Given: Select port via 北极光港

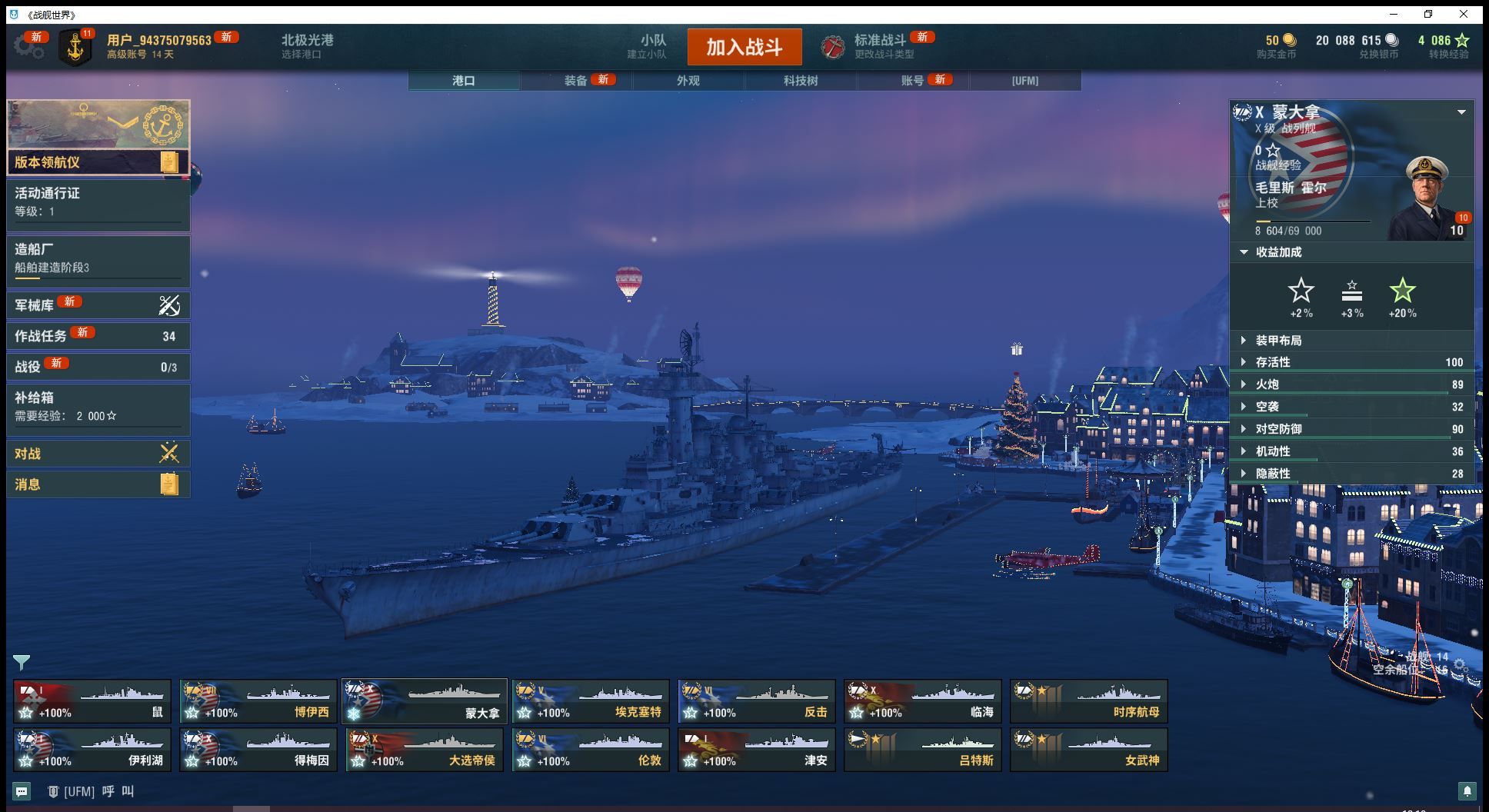Looking at the screenshot, I should [x=307, y=46].
